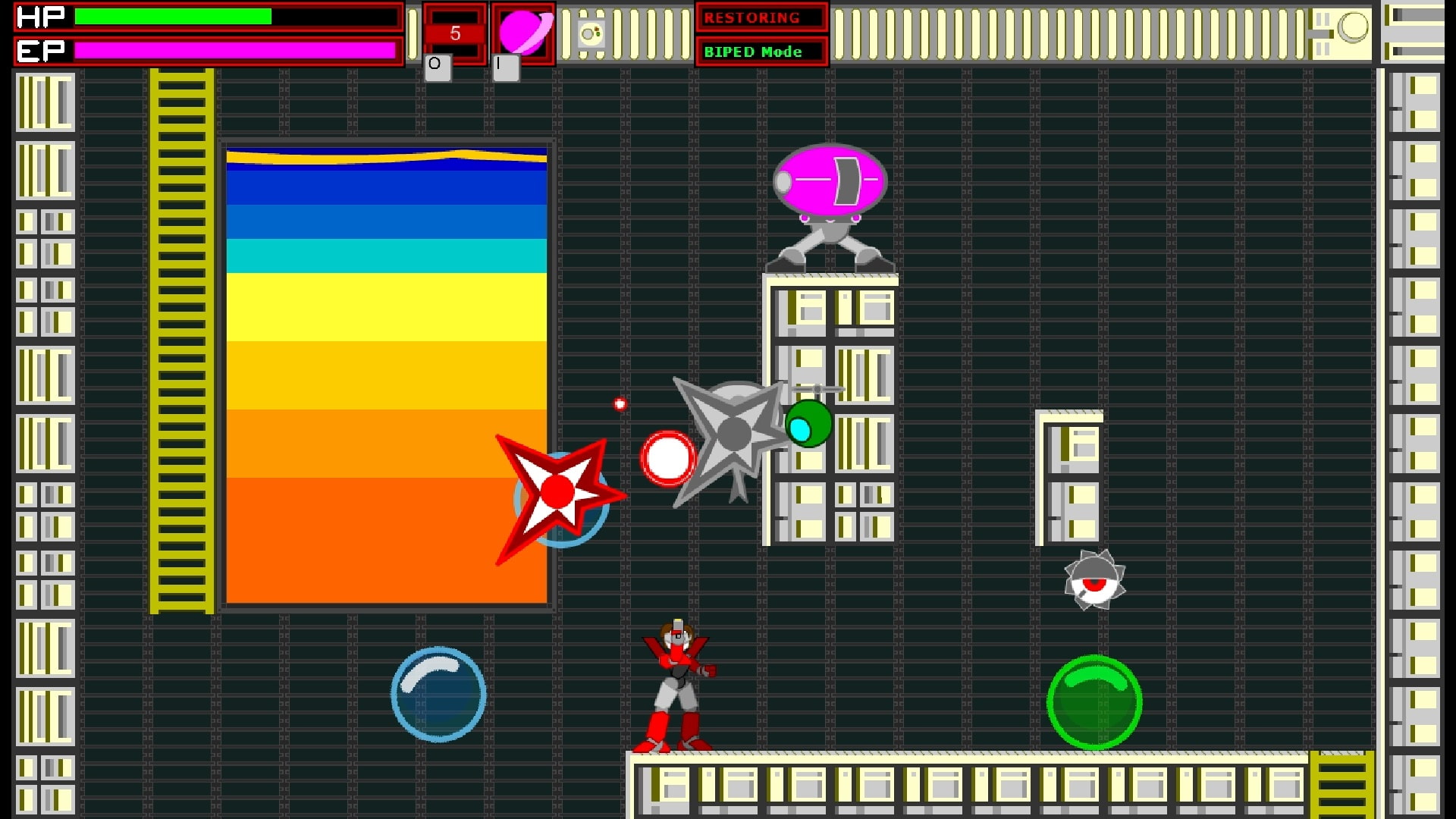Click the red slot showing number 5

455,33
